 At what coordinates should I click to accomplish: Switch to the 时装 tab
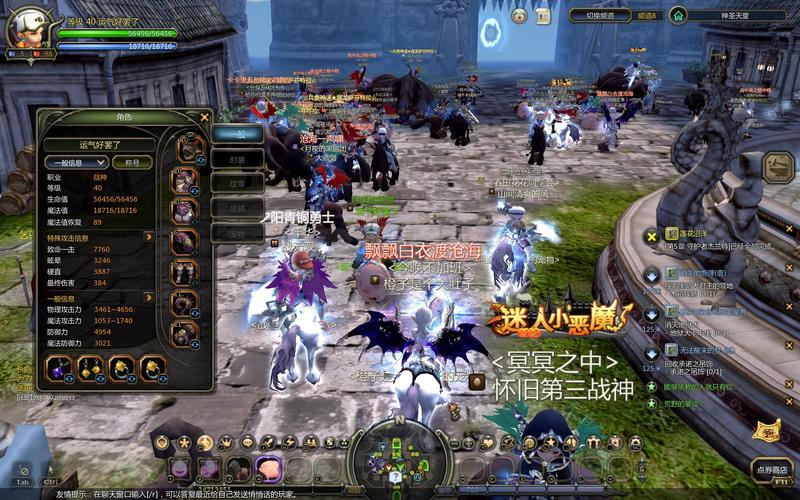(x=237, y=159)
